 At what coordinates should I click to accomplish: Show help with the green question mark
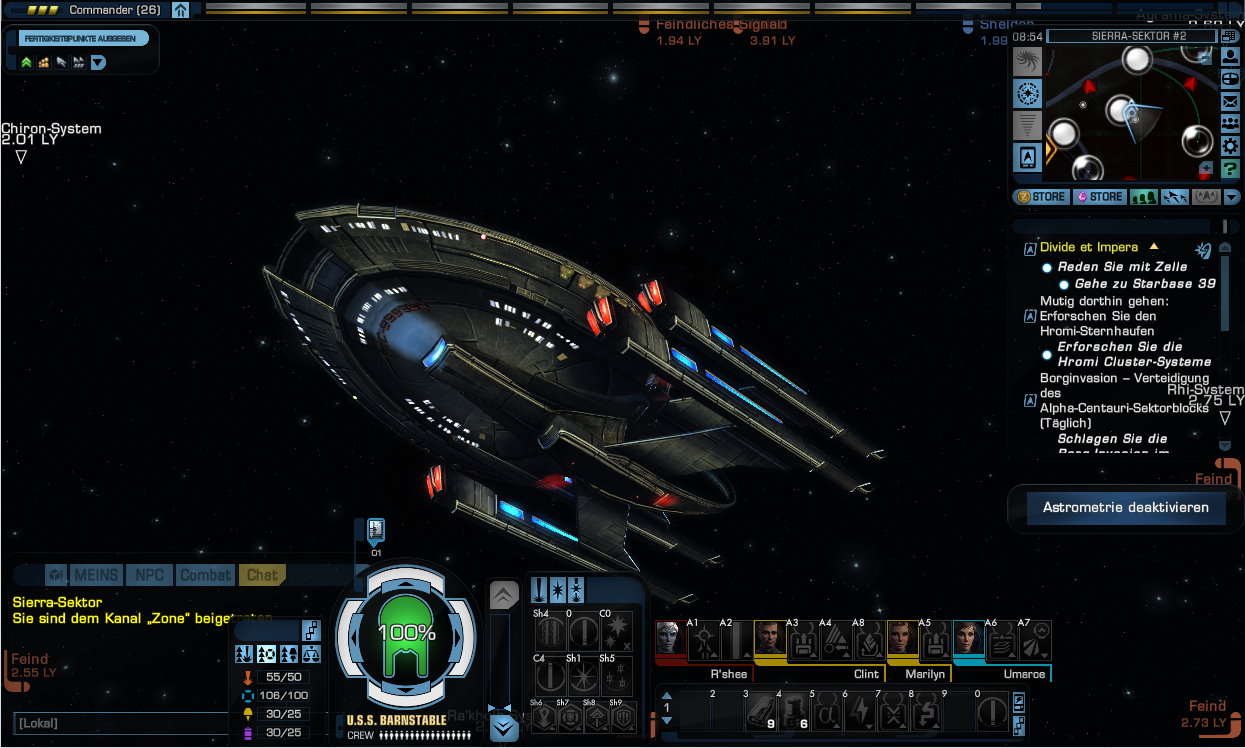tap(1230, 169)
